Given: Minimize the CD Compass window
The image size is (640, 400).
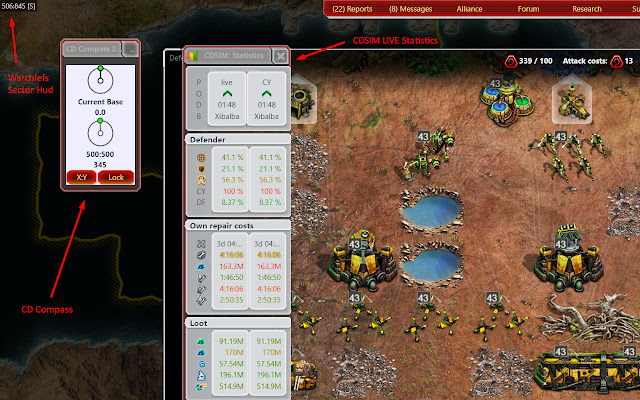Looking at the screenshot, I should click(x=131, y=48).
